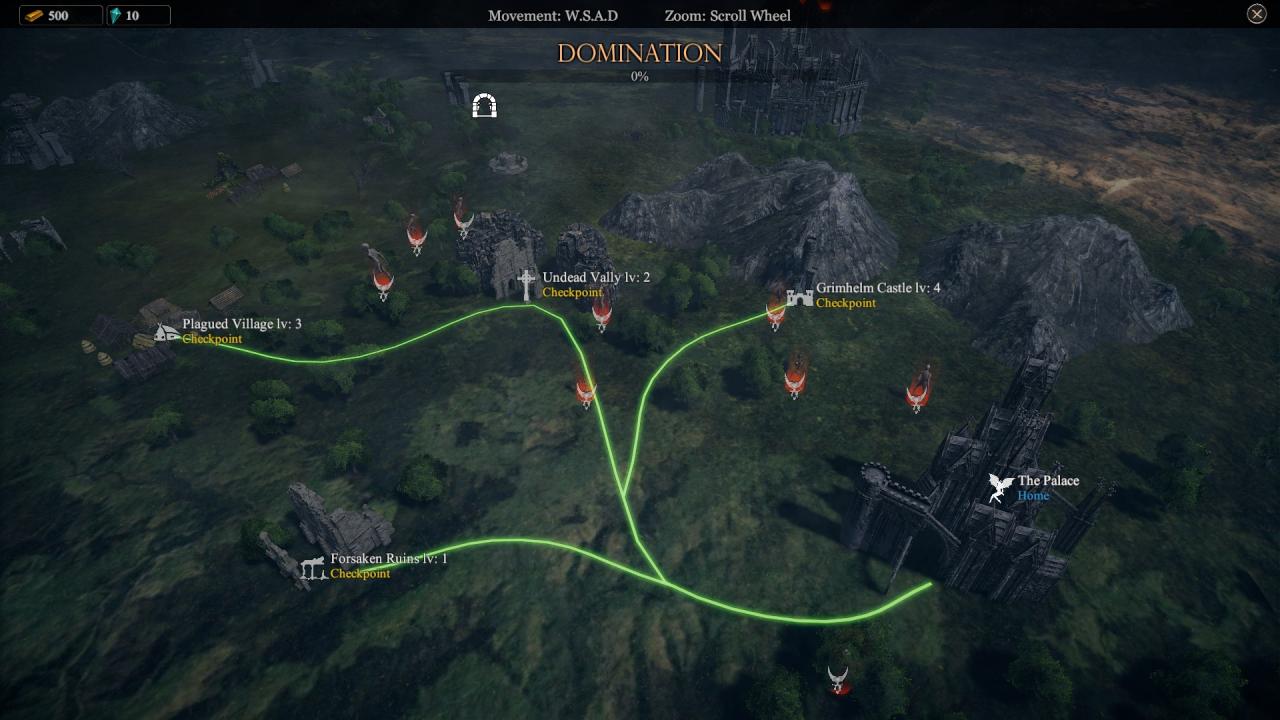Close the map with the X button

pos(1257,14)
